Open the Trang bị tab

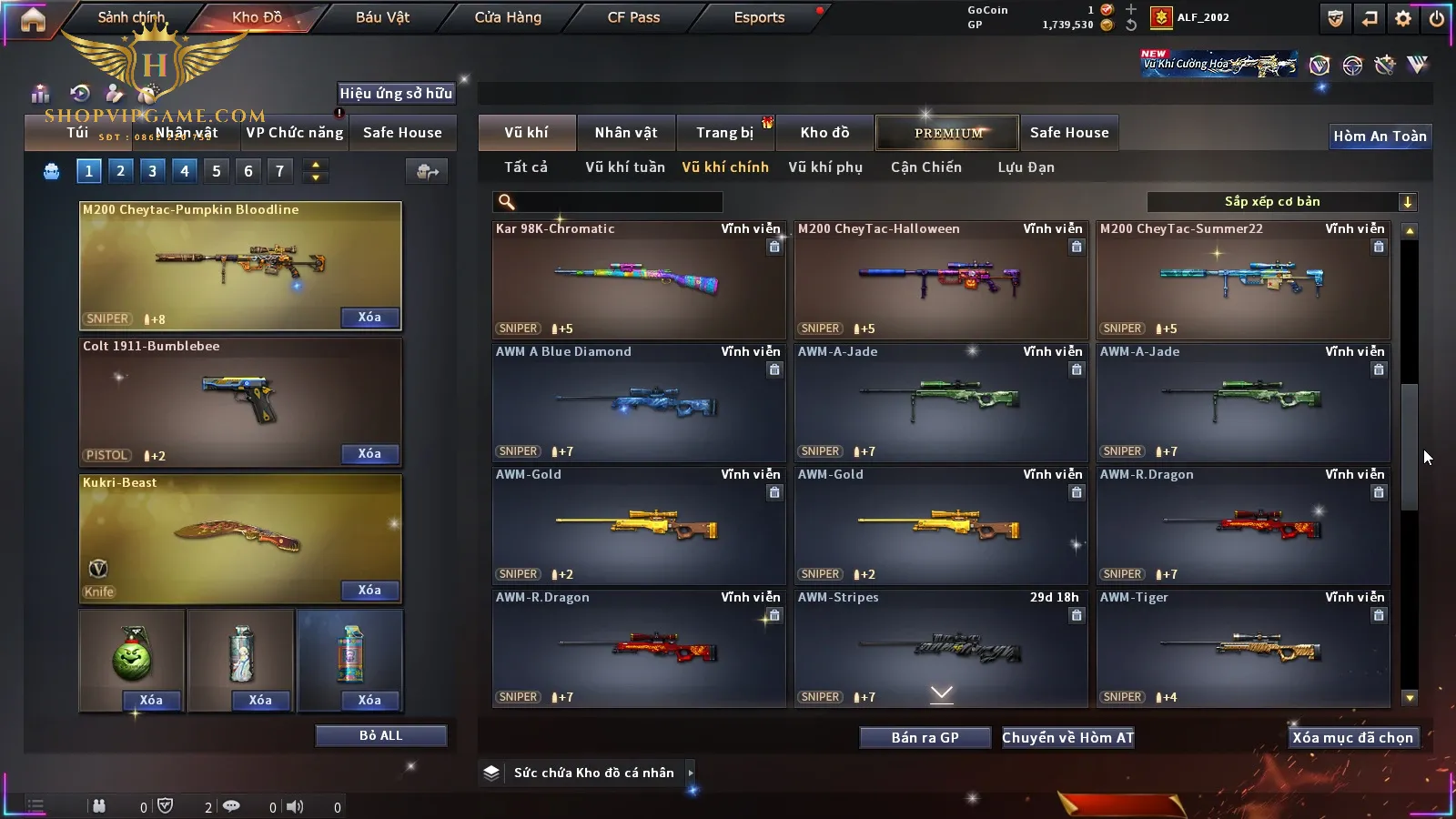point(724,133)
